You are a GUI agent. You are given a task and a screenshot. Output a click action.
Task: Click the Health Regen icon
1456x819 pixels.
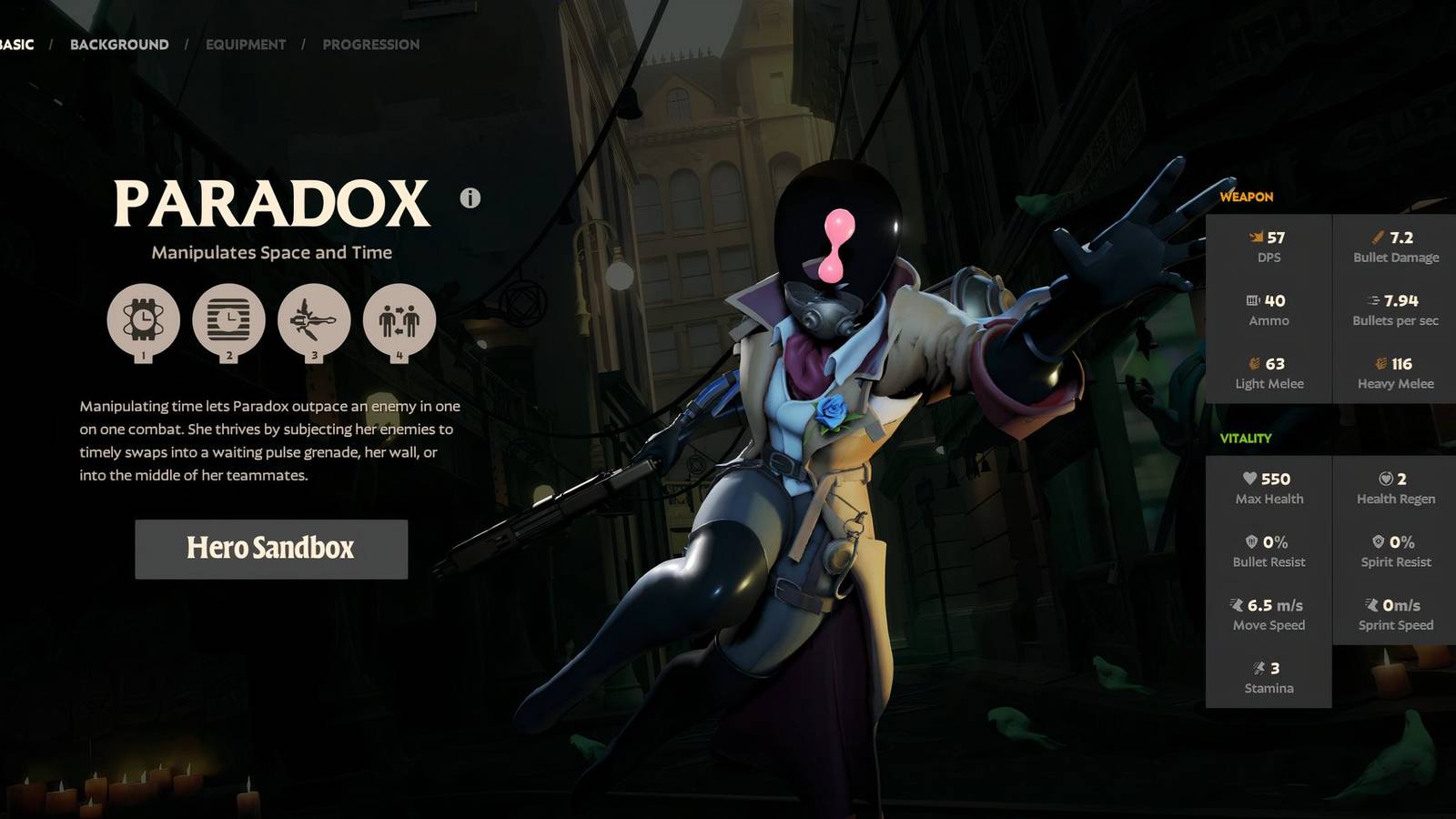click(1385, 477)
